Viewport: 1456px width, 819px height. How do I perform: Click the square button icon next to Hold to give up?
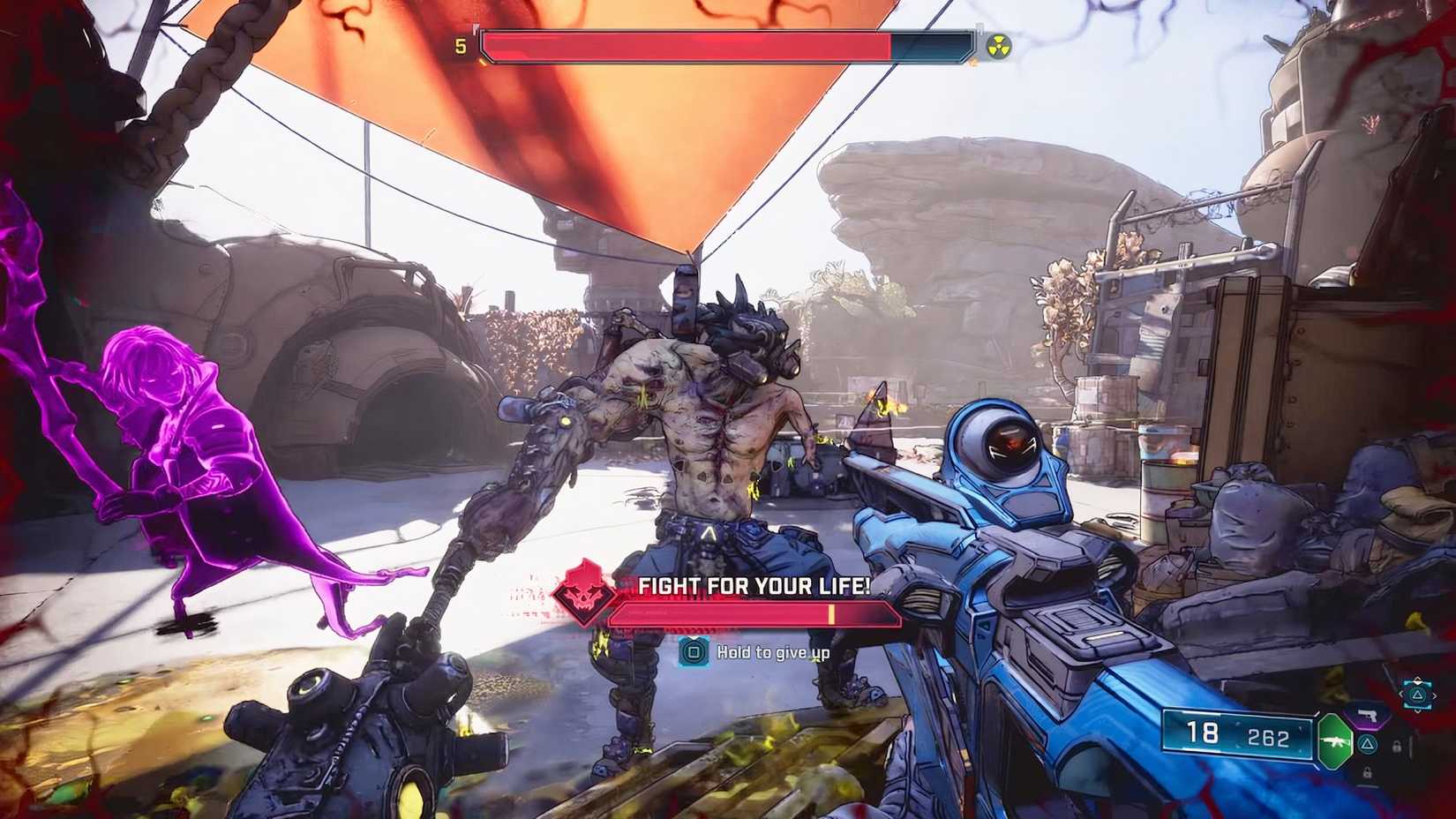(693, 652)
